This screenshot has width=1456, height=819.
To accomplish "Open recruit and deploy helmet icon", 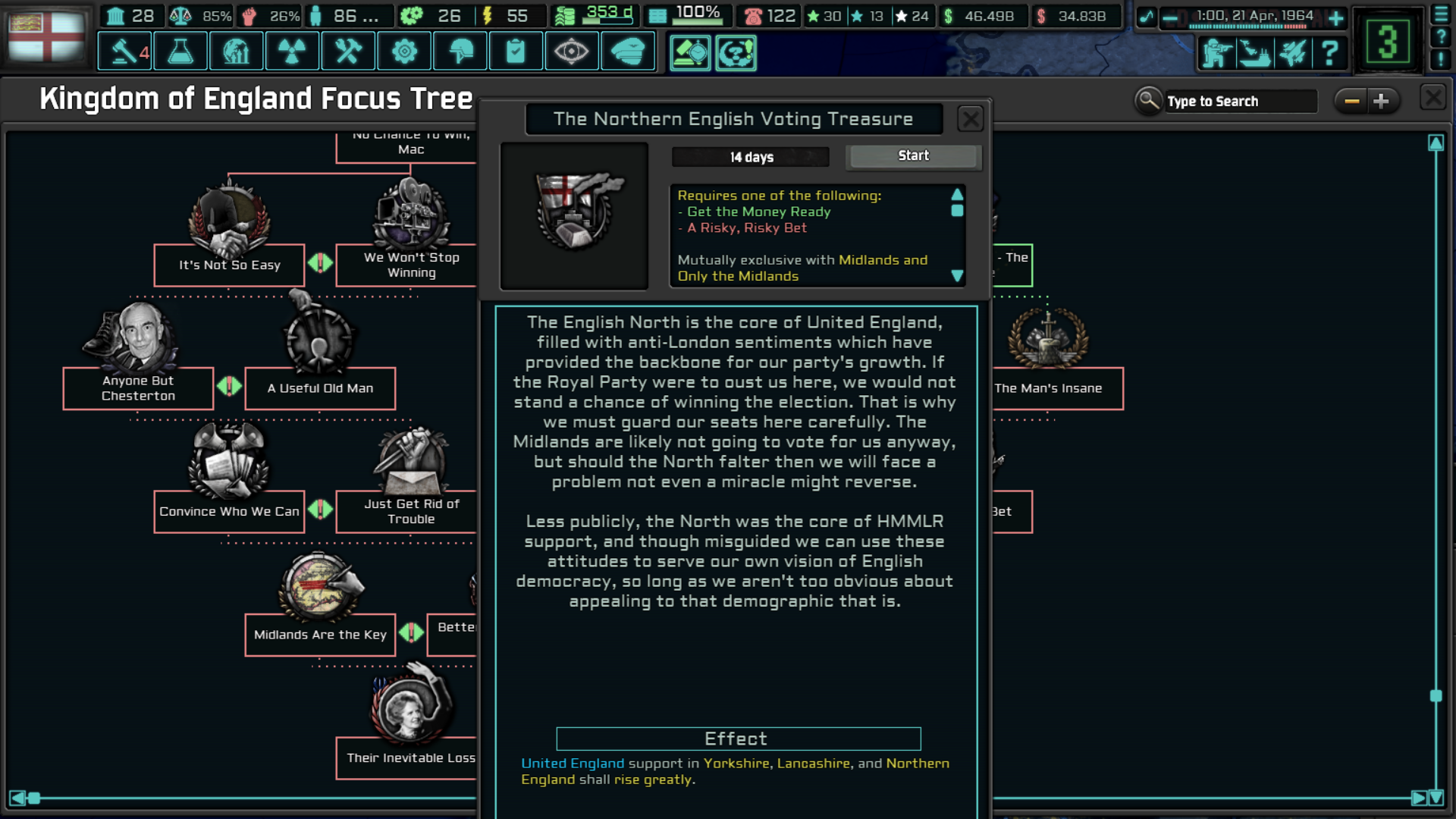I will tap(460, 51).
